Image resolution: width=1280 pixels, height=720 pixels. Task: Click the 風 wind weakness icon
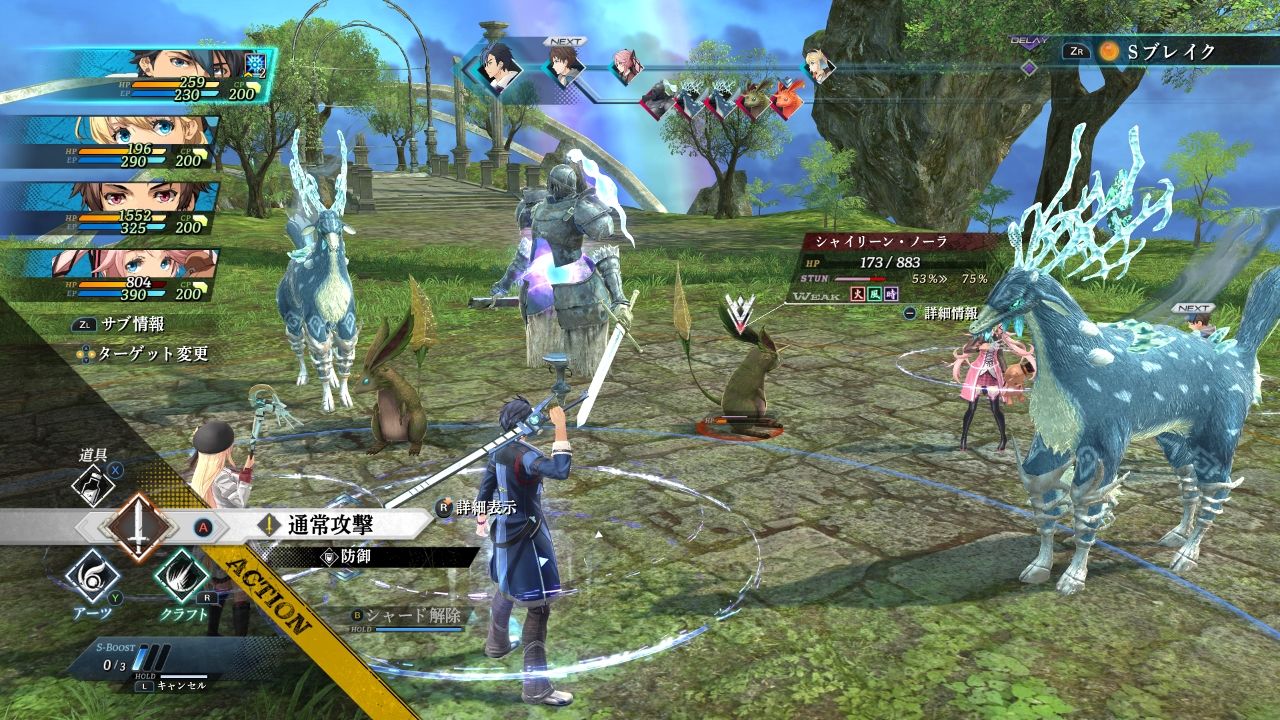point(873,296)
